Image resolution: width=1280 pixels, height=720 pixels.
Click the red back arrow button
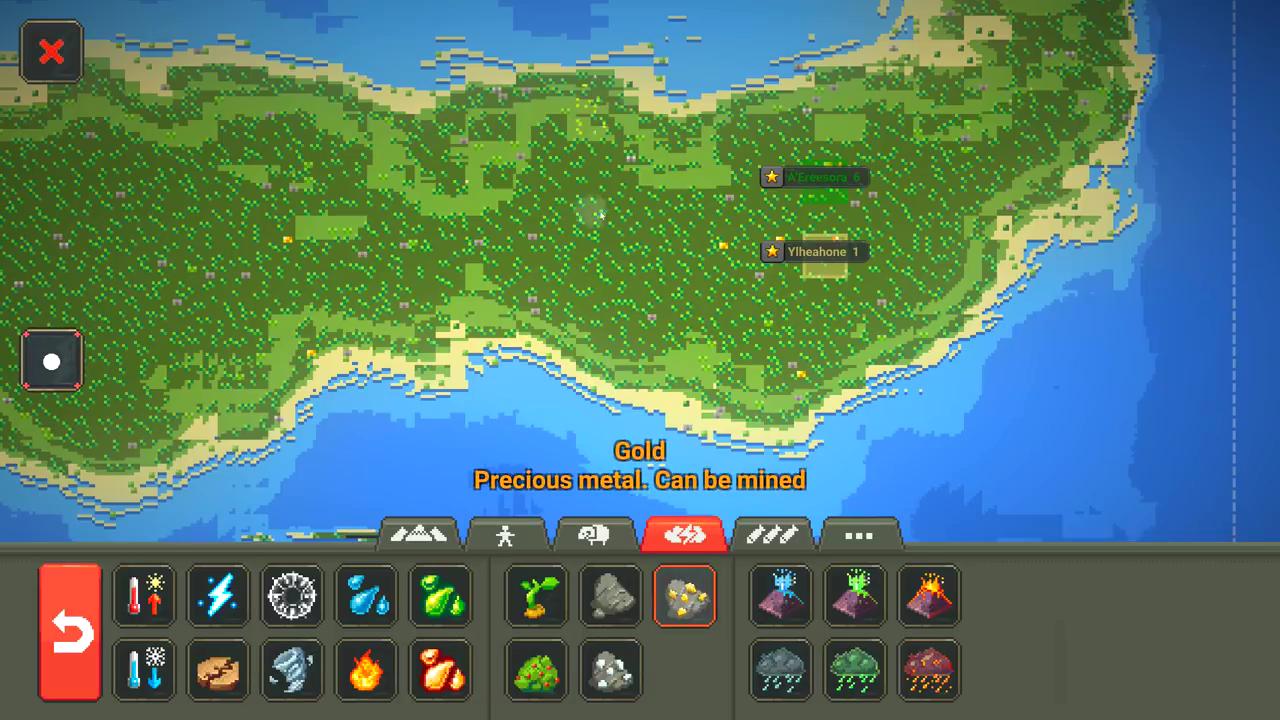pos(70,632)
